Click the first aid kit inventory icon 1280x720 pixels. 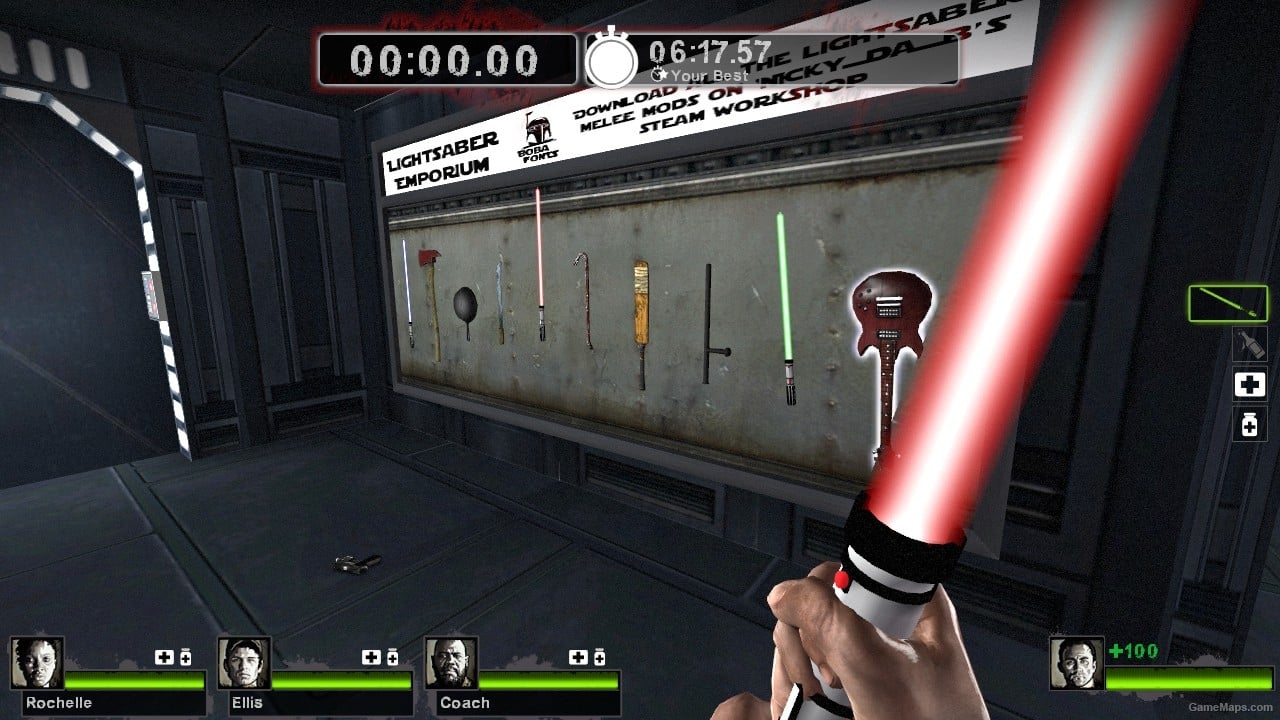click(1249, 384)
